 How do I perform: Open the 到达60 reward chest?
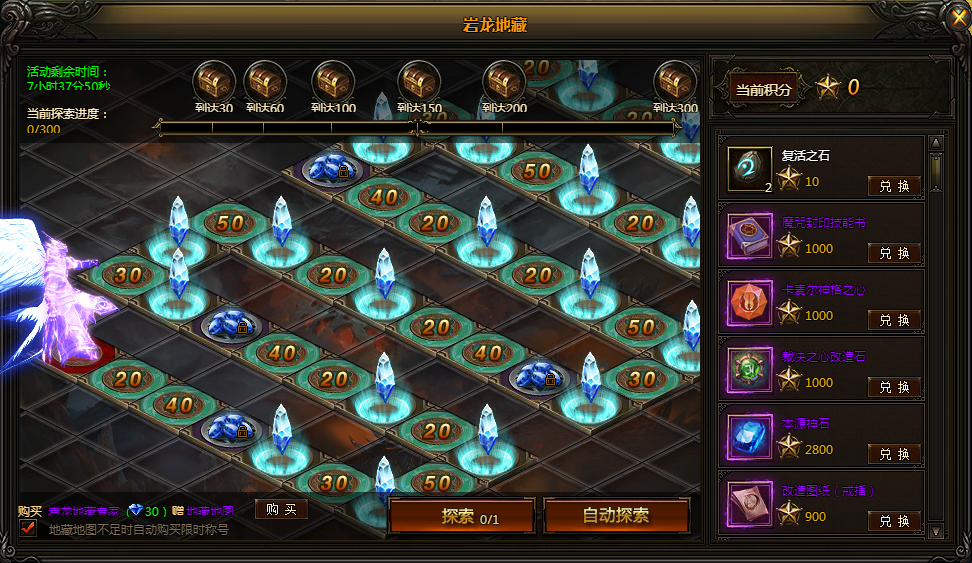pyautogui.click(x=265, y=82)
